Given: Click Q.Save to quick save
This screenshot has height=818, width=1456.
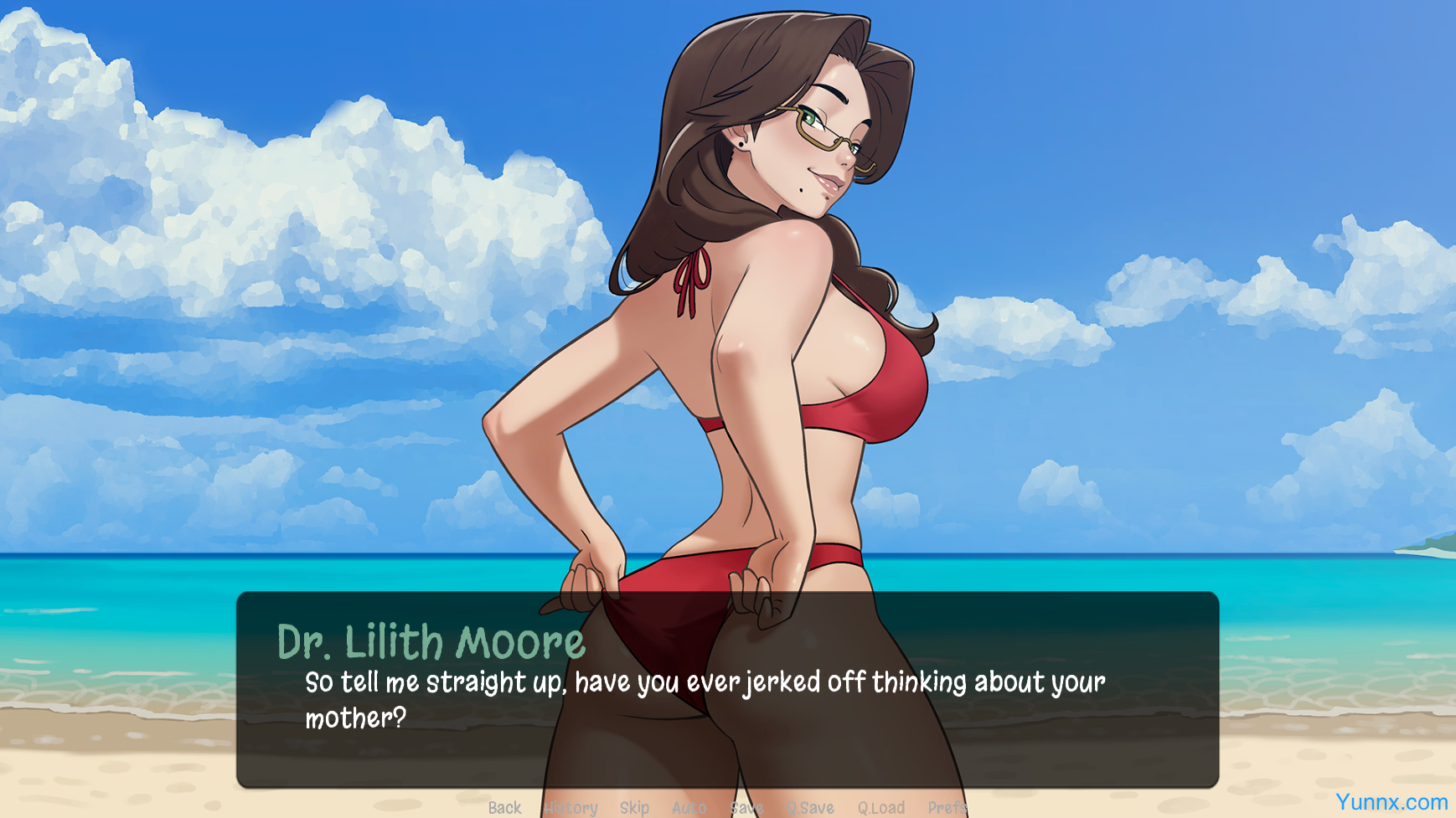Looking at the screenshot, I should pos(810,808).
